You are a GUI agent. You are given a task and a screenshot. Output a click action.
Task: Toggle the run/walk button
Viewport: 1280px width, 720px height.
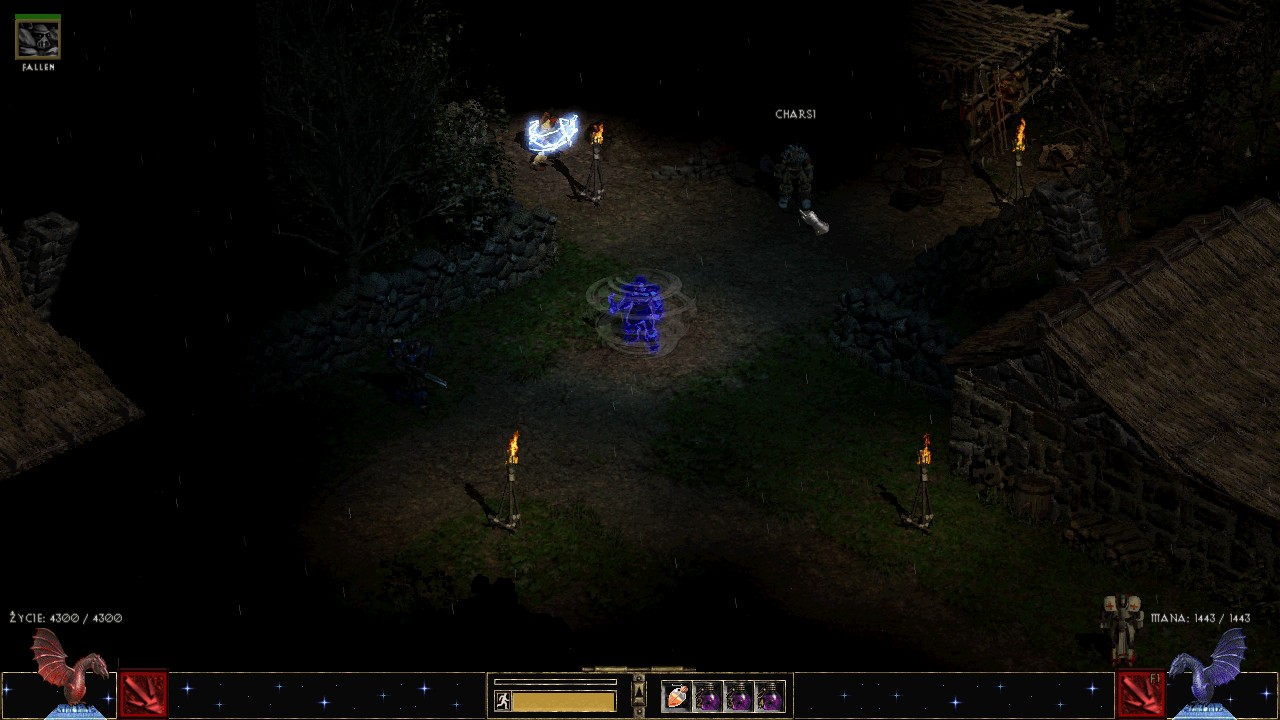(x=502, y=701)
